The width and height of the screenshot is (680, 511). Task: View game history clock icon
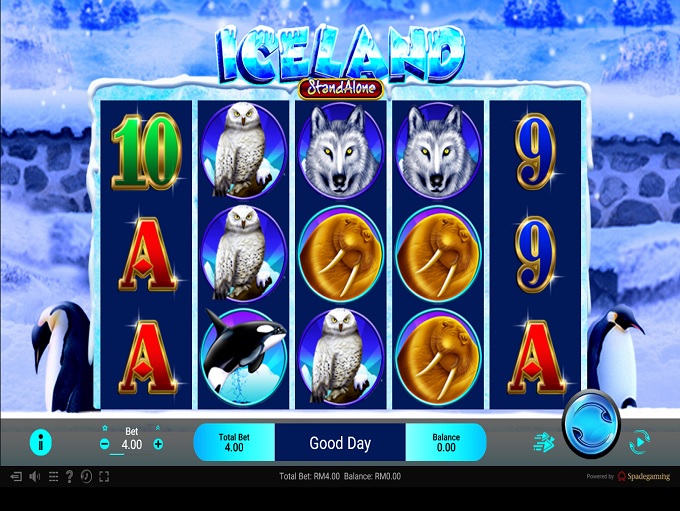tap(85, 477)
